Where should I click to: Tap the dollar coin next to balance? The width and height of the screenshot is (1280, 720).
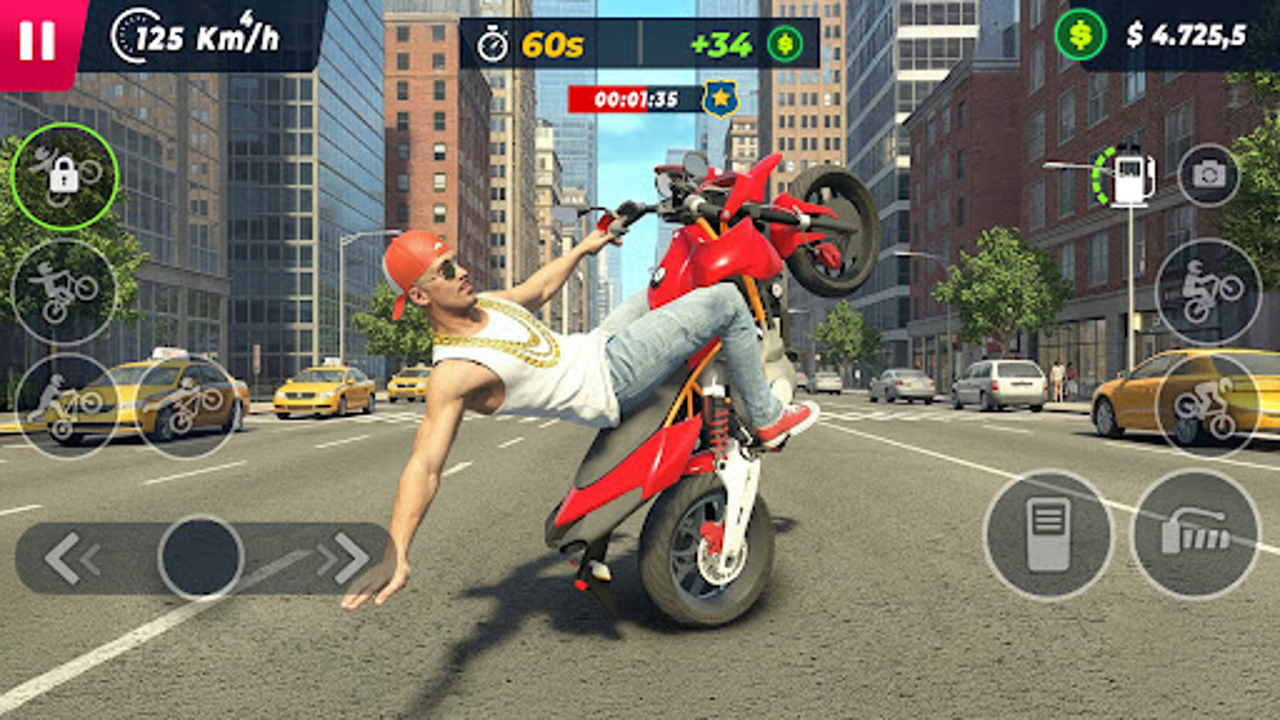click(1078, 33)
